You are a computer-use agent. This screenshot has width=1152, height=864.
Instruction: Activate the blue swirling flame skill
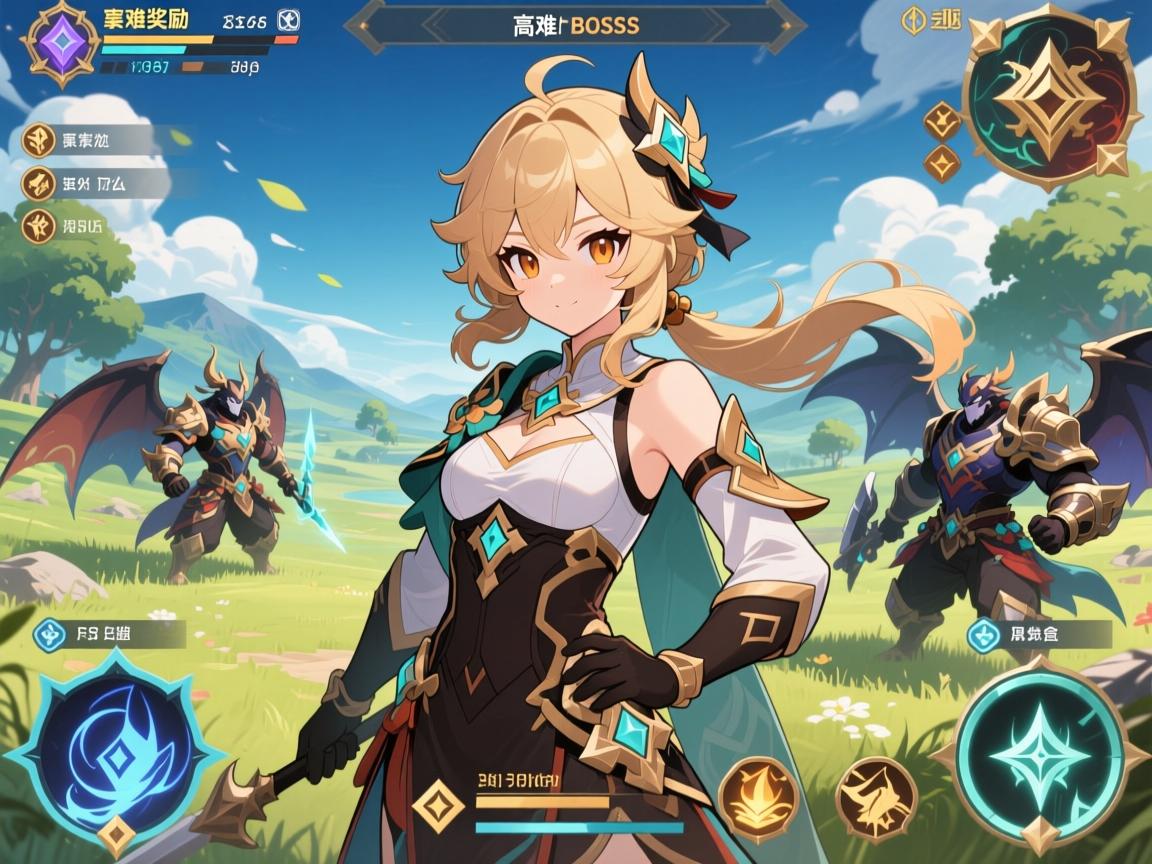pyautogui.click(x=118, y=756)
